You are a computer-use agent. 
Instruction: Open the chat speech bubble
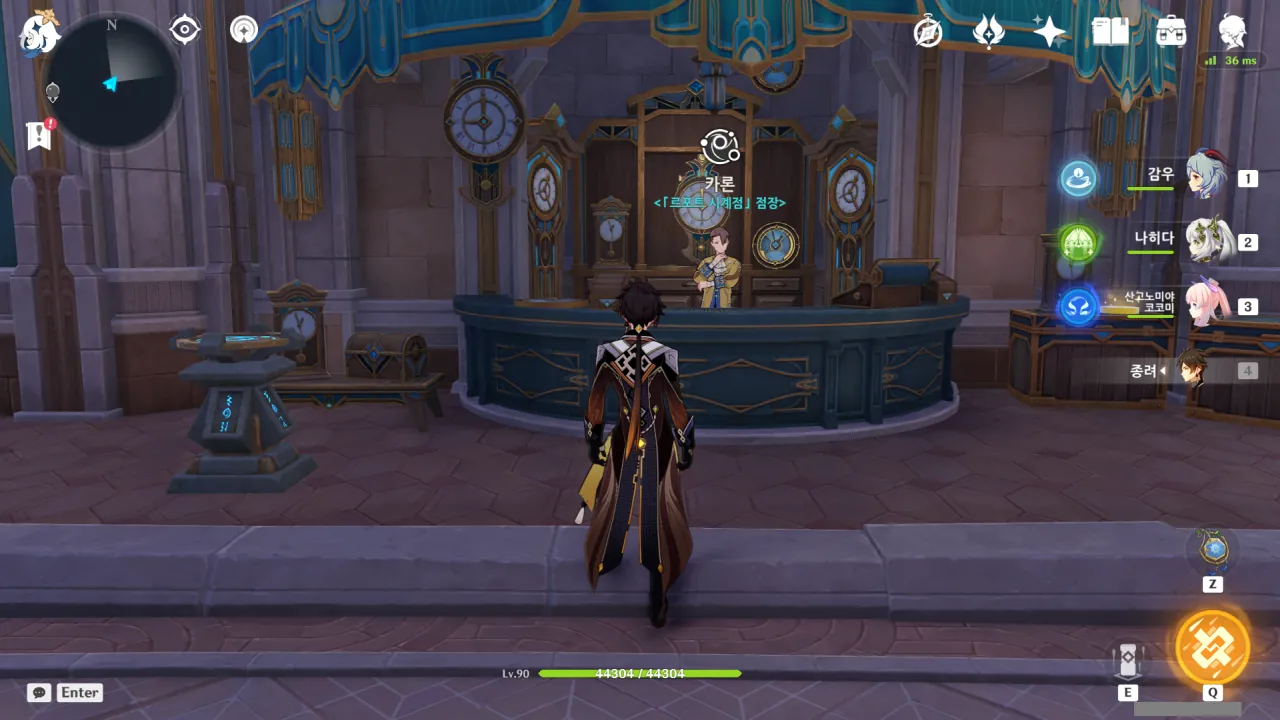click(39, 692)
